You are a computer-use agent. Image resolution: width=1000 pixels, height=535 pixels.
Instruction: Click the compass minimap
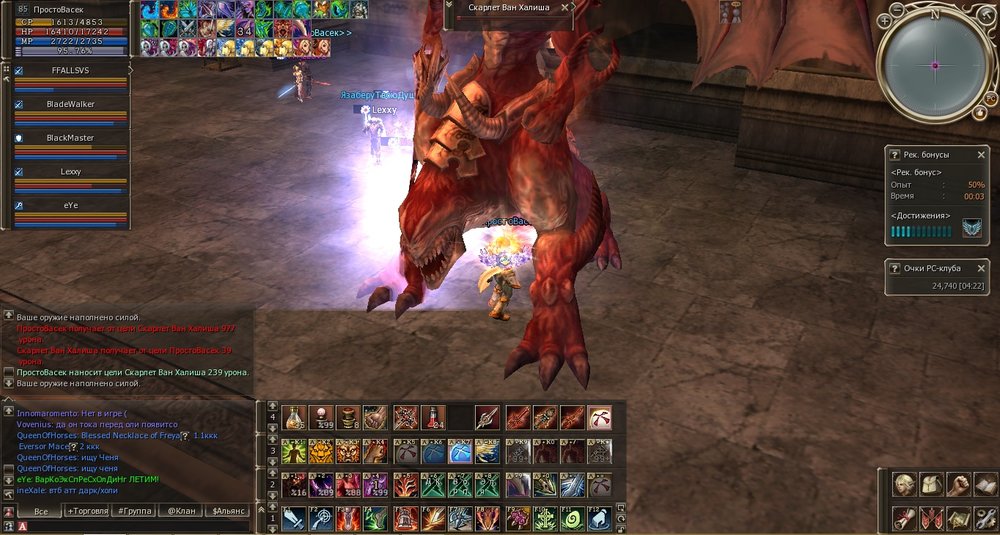pyautogui.click(x=934, y=64)
